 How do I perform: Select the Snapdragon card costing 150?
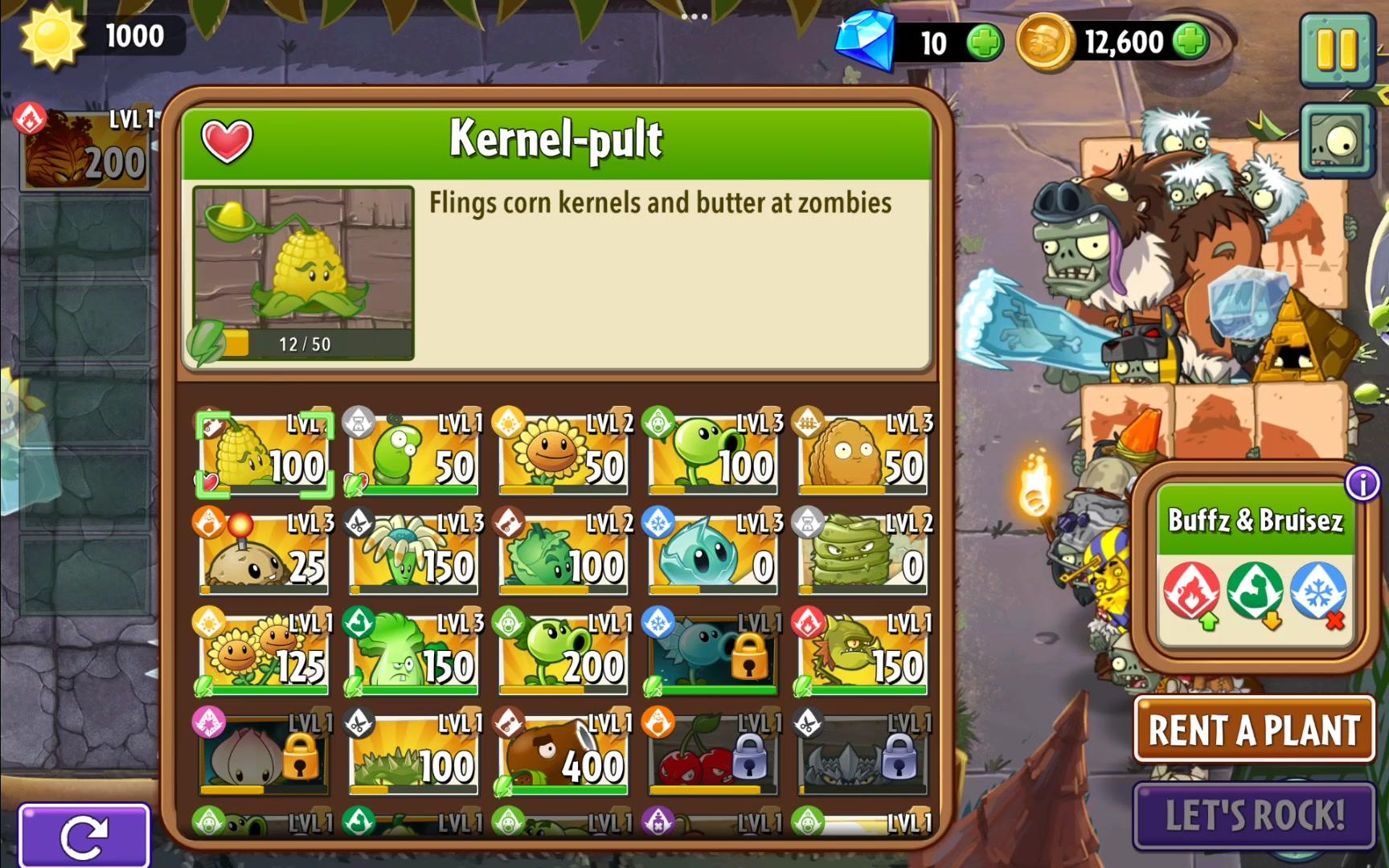862,655
